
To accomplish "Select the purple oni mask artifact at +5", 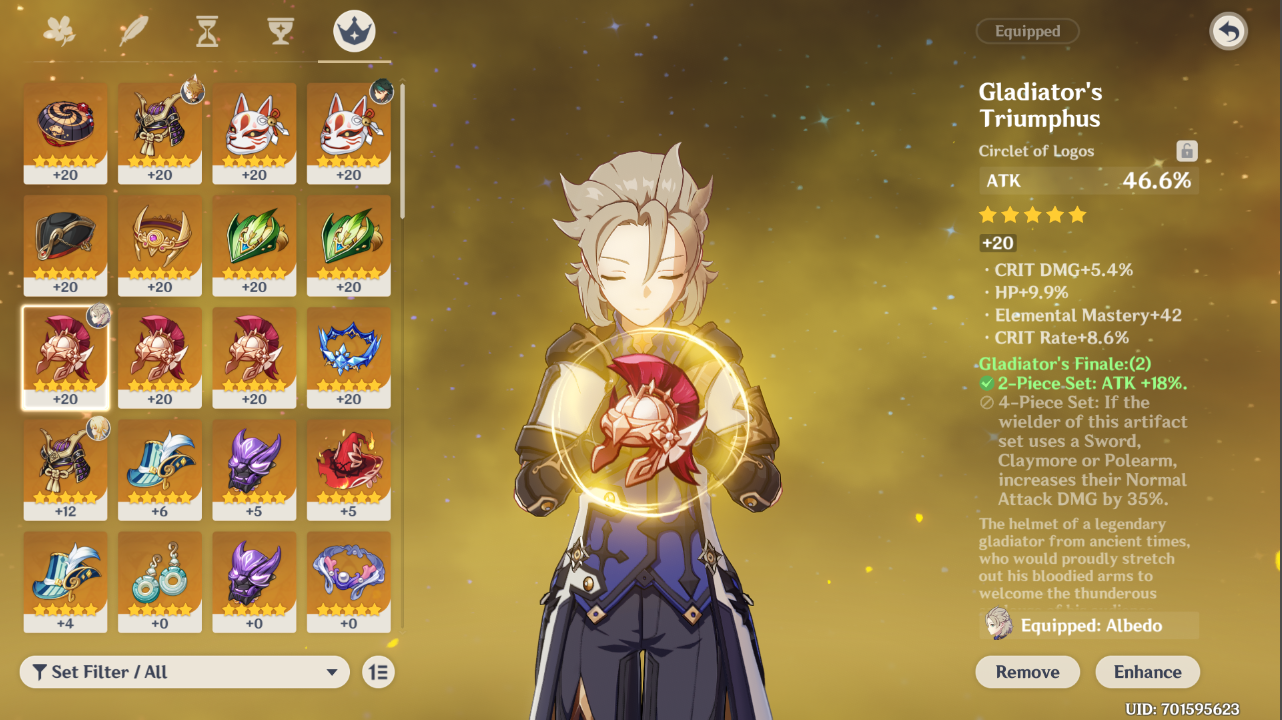I will point(254,470).
